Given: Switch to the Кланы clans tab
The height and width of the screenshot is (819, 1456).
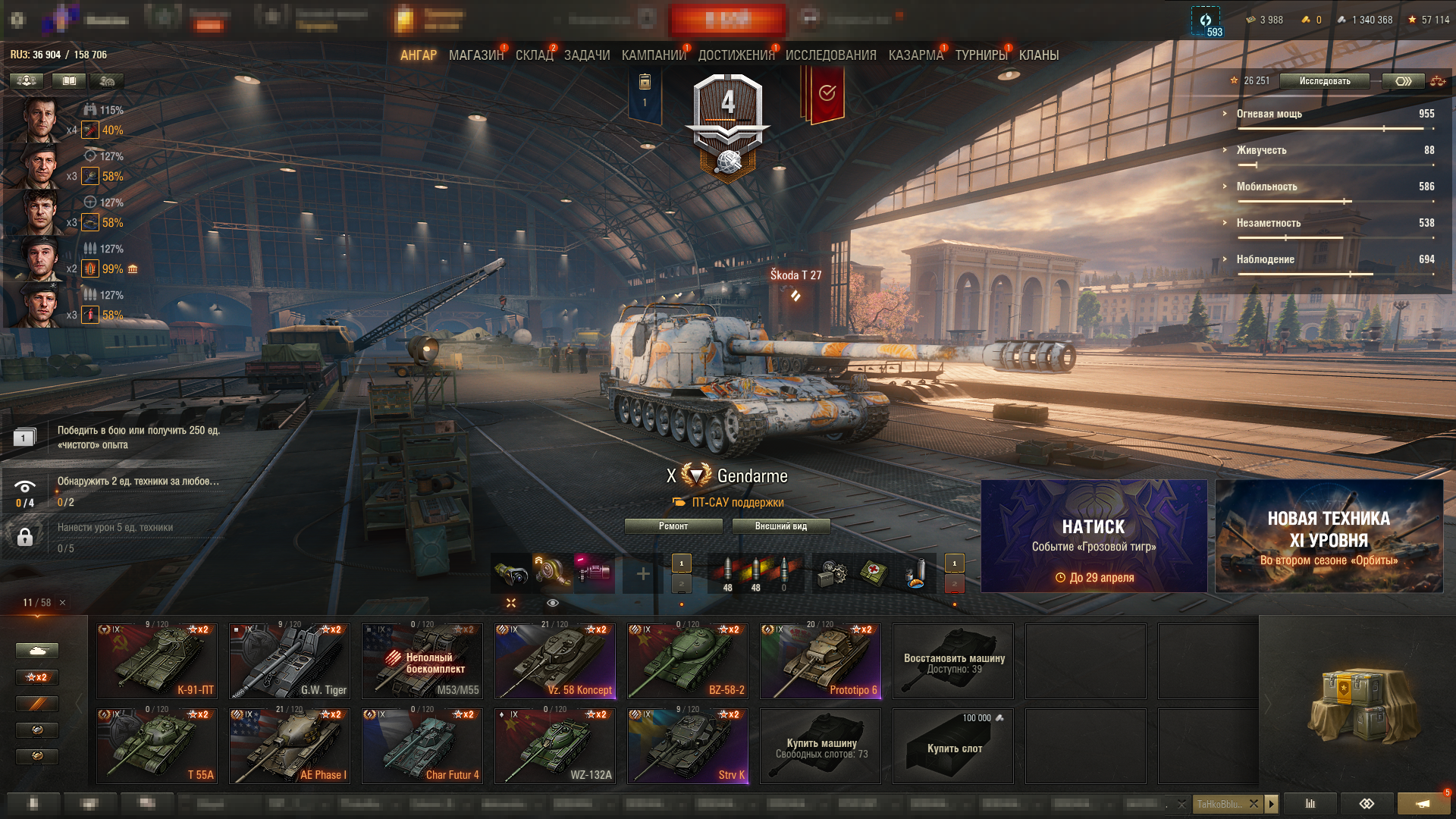Looking at the screenshot, I should [x=1038, y=55].
